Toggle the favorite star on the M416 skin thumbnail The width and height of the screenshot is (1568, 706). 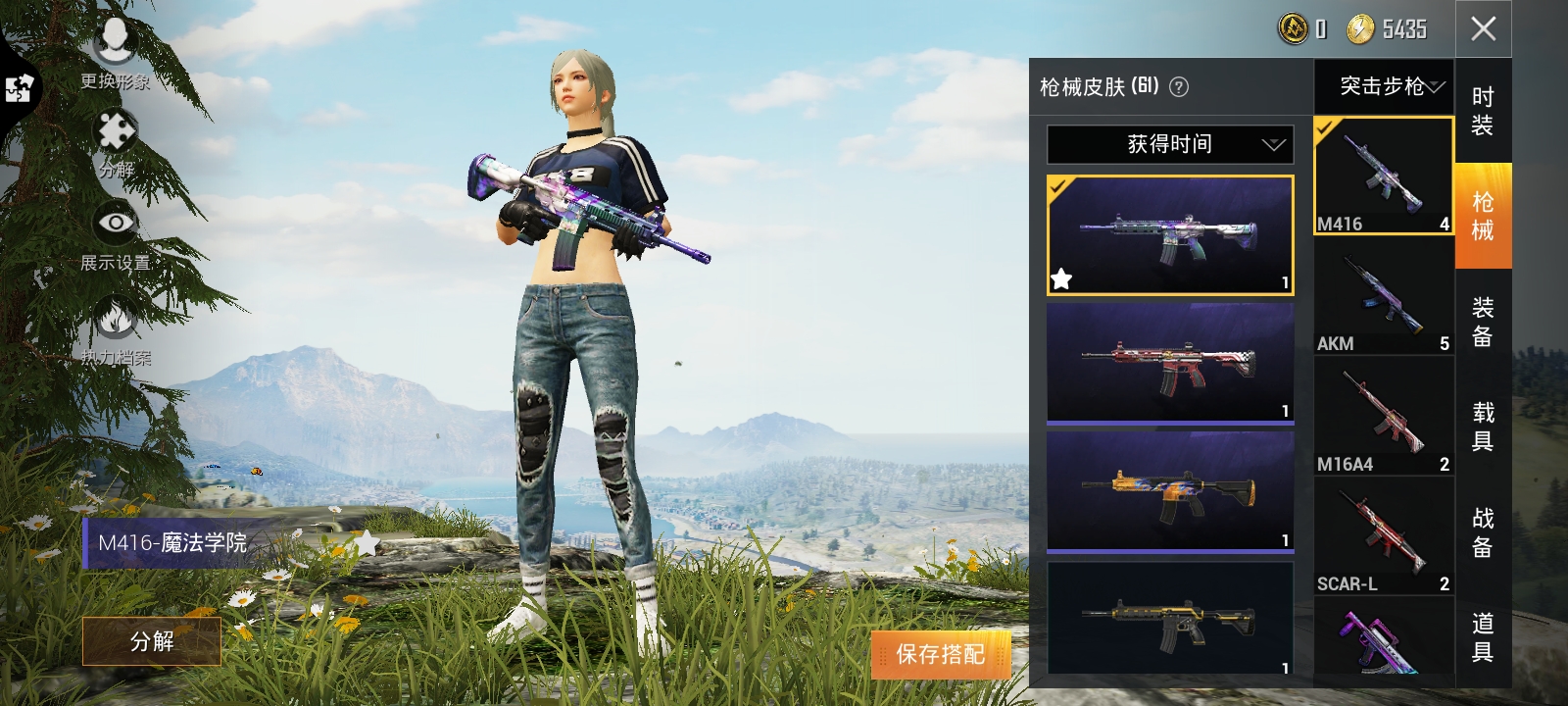coord(1059,279)
